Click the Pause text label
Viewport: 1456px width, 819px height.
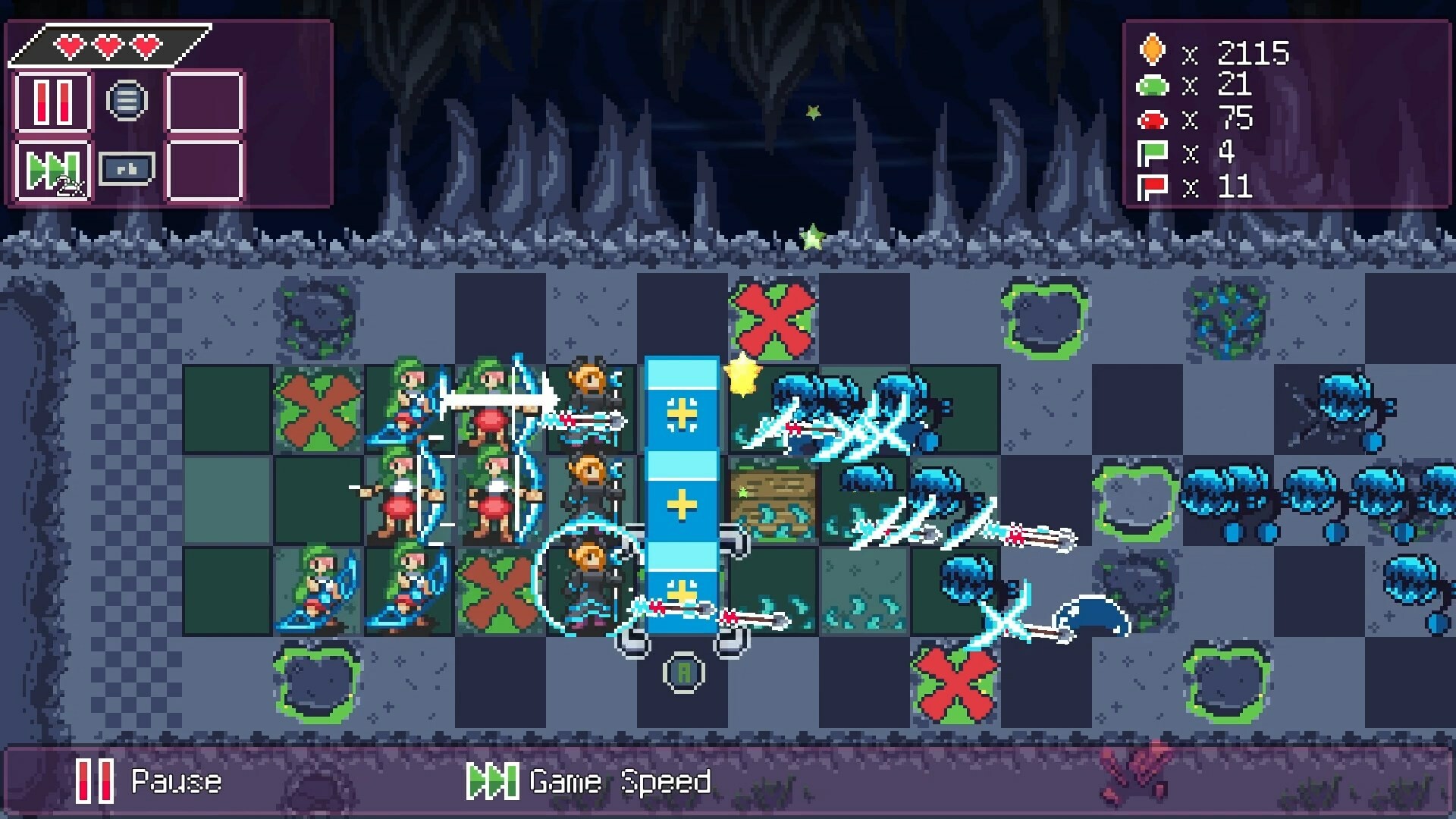pyautogui.click(x=176, y=783)
